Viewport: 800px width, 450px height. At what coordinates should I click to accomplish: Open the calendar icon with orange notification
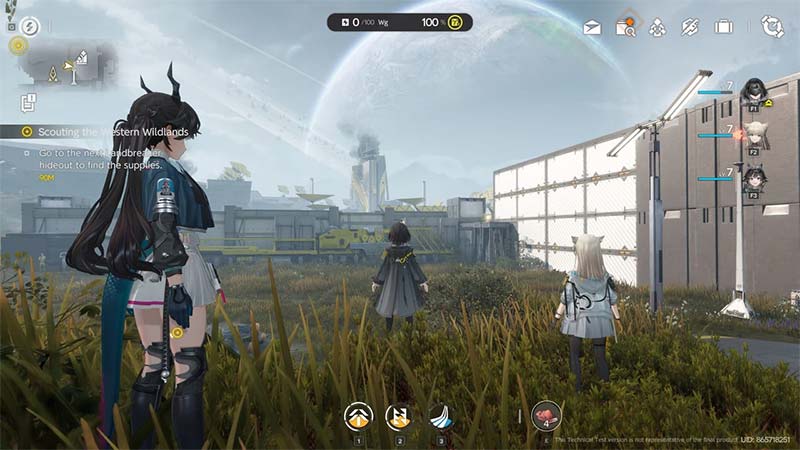pos(626,27)
